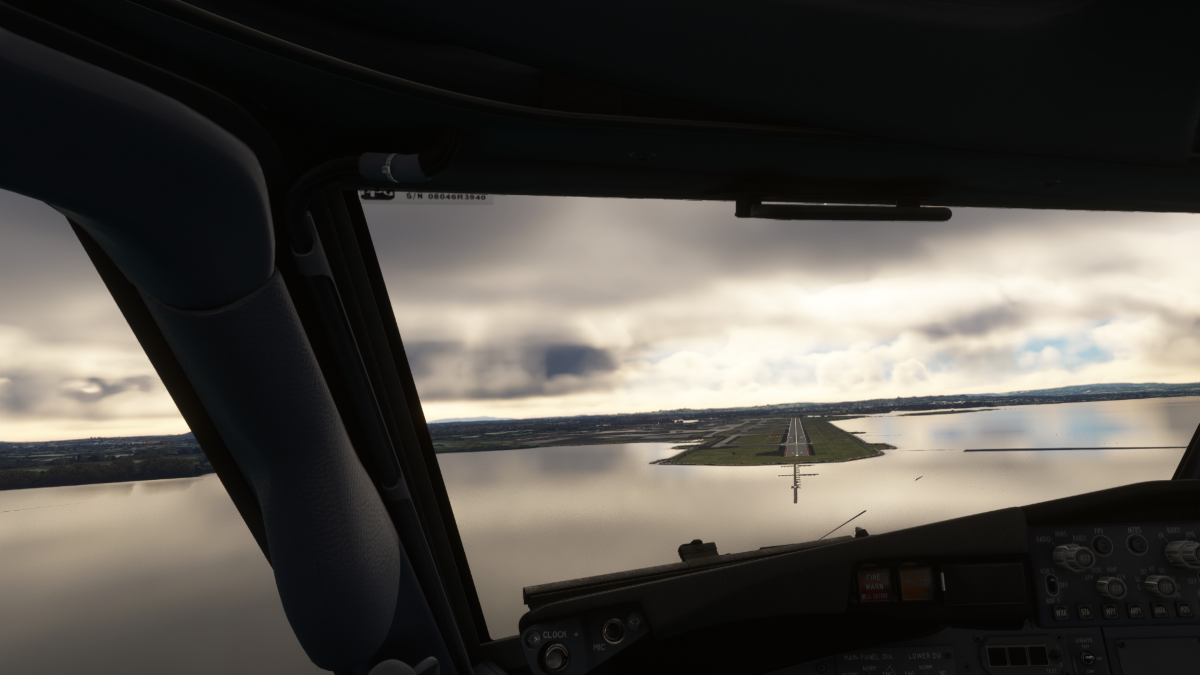The image size is (1200, 675).
Task: Push the CLOCK button on the glareshield
Action: pos(555,655)
